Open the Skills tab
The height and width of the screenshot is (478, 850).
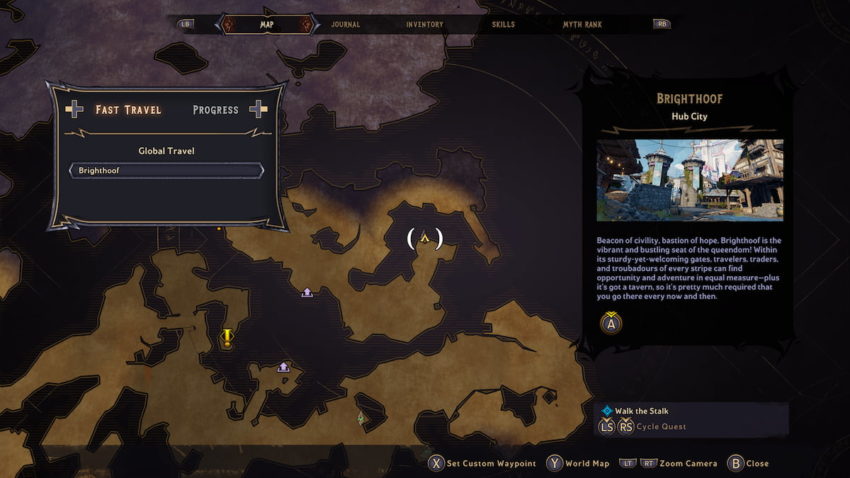506,24
